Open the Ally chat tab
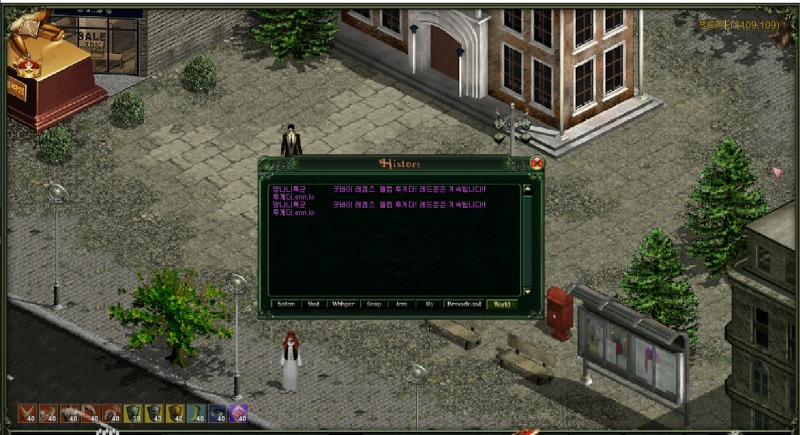 (429, 304)
